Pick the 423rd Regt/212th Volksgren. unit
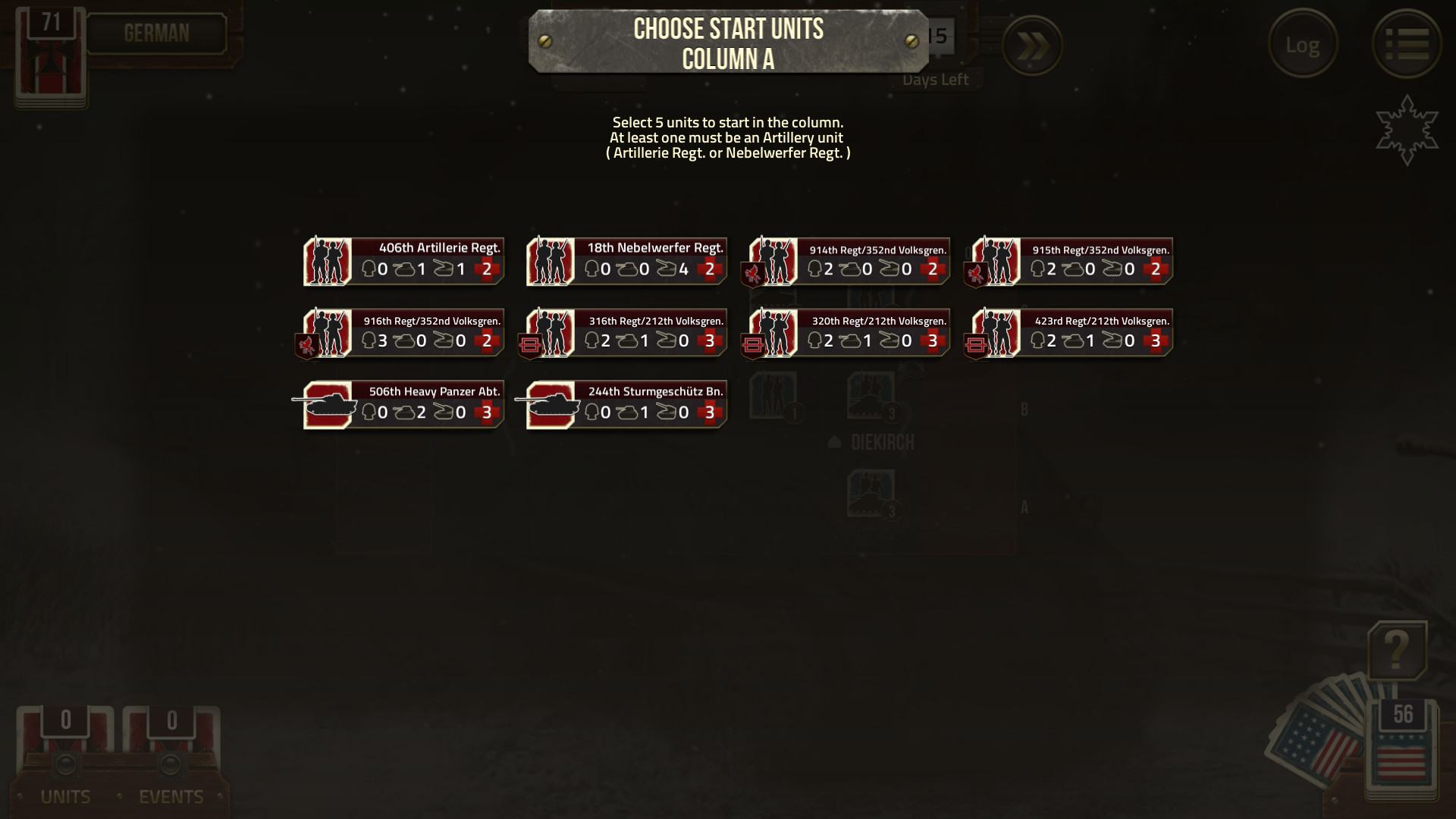This screenshot has height=819, width=1456. 1072,332
